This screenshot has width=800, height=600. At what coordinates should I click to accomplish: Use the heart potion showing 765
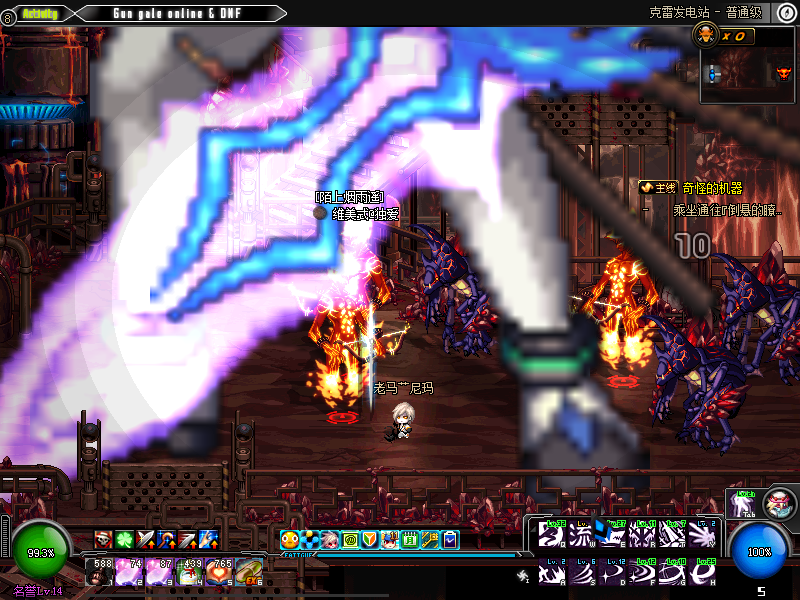pyautogui.click(x=220, y=571)
